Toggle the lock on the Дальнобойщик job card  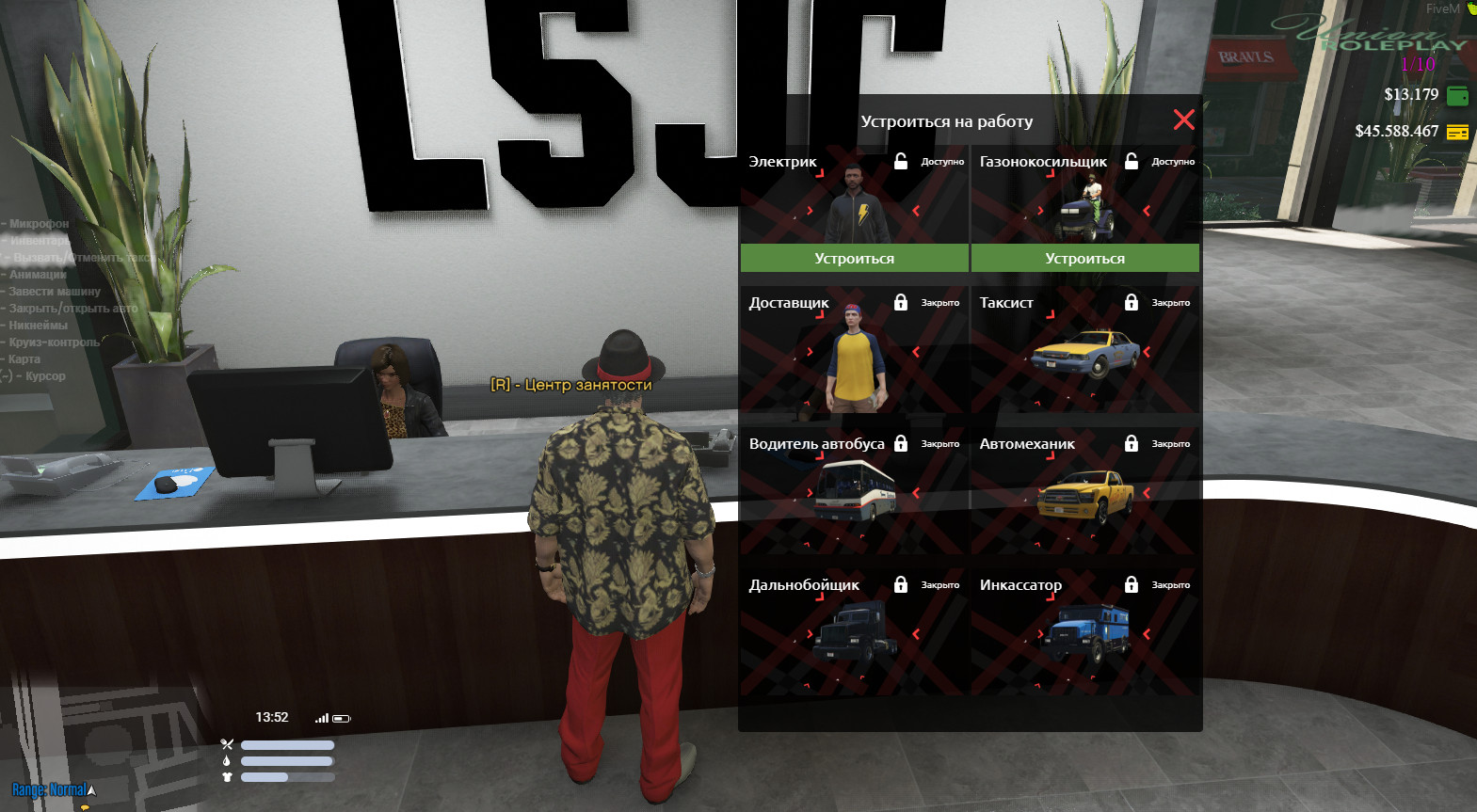tap(901, 584)
